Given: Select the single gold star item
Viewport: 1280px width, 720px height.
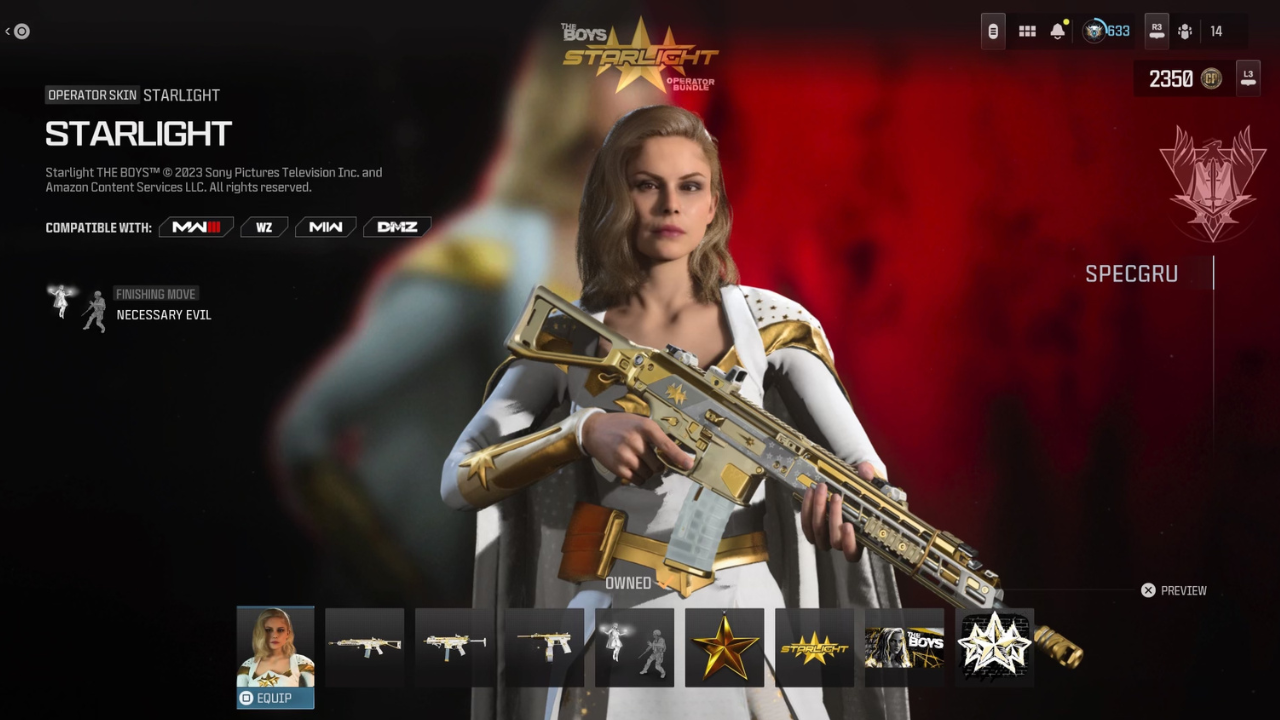Looking at the screenshot, I should [x=725, y=647].
